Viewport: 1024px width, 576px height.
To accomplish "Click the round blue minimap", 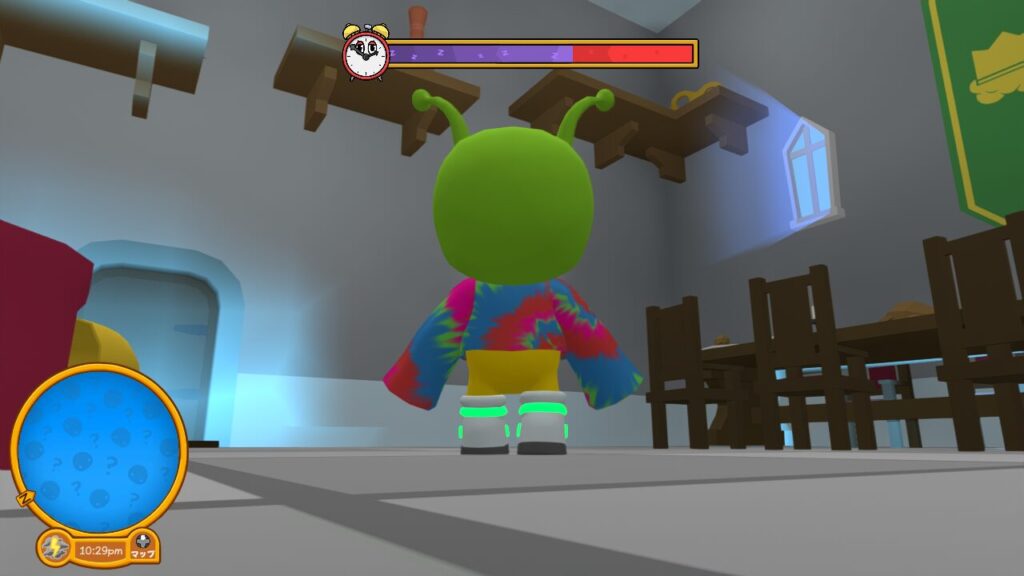I will click(x=98, y=449).
